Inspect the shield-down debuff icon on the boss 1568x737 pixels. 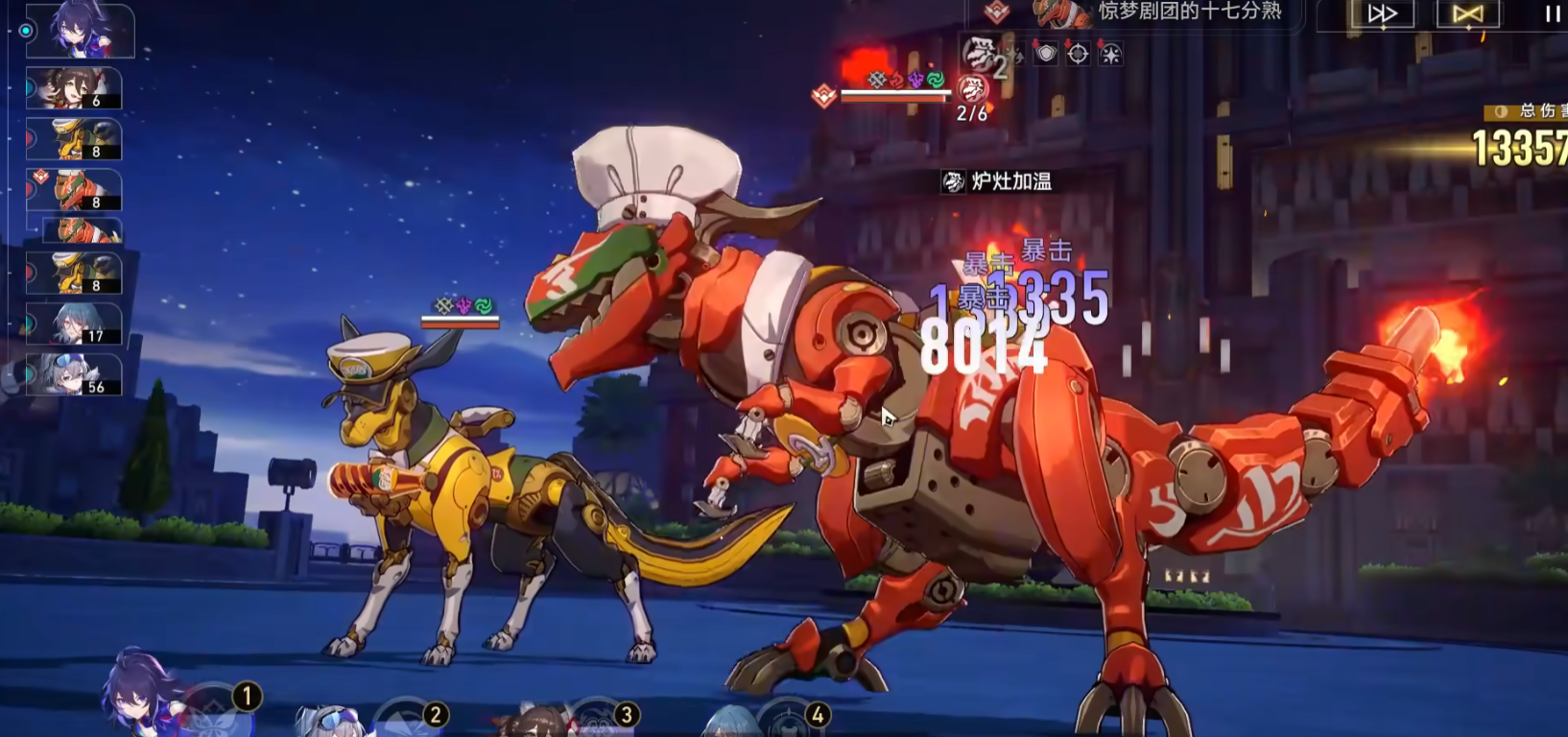[x=1046, y=54]
